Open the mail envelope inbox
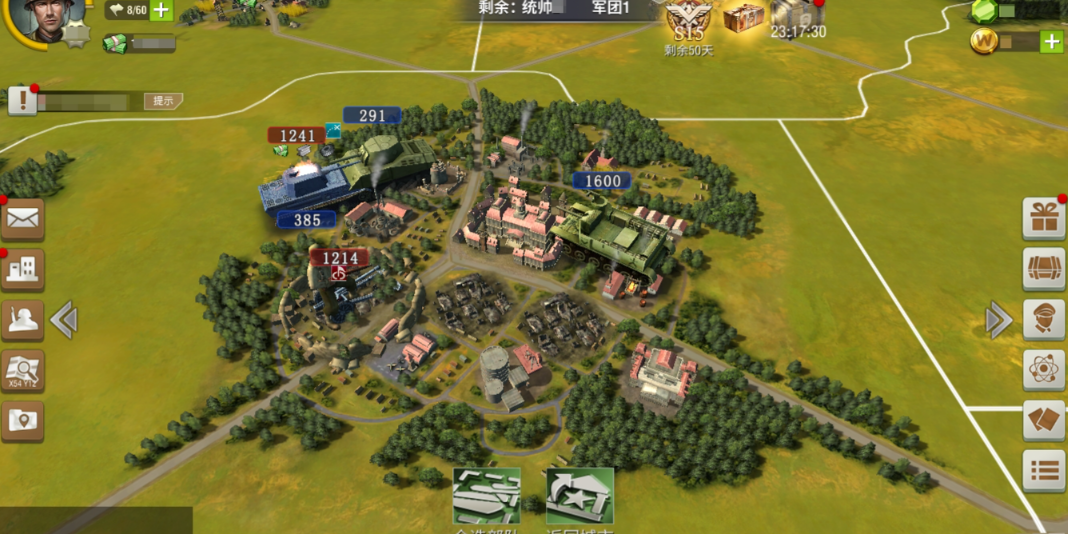1068x534 pixels. pyautogui.click(x=22, y=219)
